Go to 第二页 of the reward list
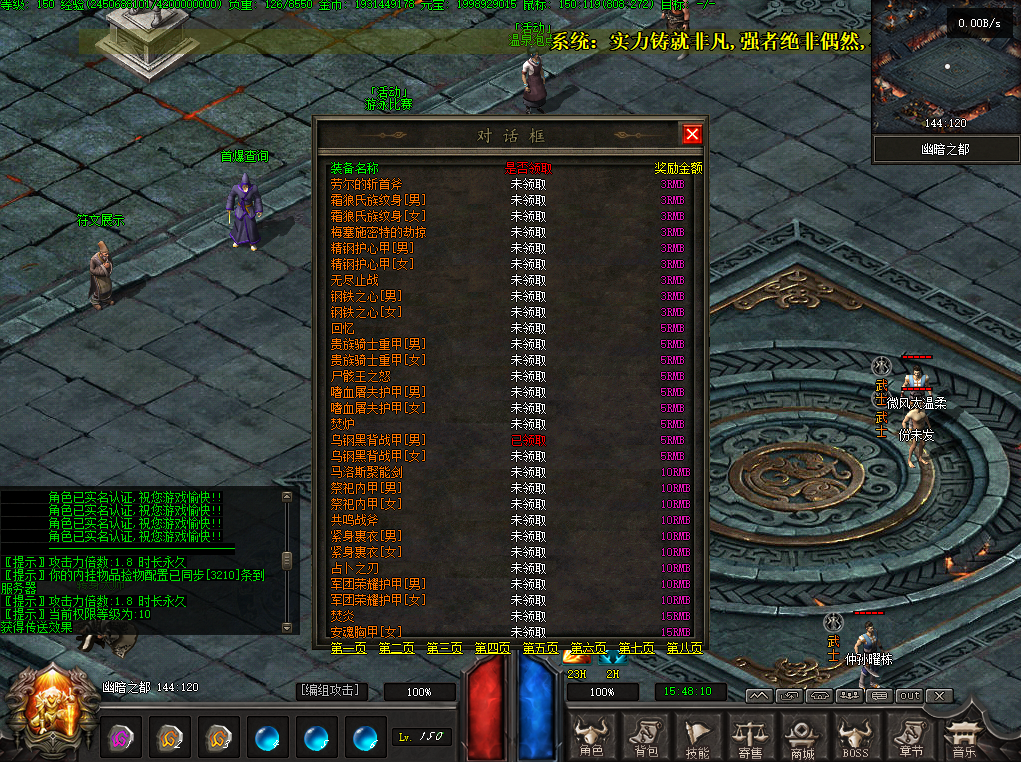The width and height of the screenshot is (1021, 762). [x=397, y=648]
